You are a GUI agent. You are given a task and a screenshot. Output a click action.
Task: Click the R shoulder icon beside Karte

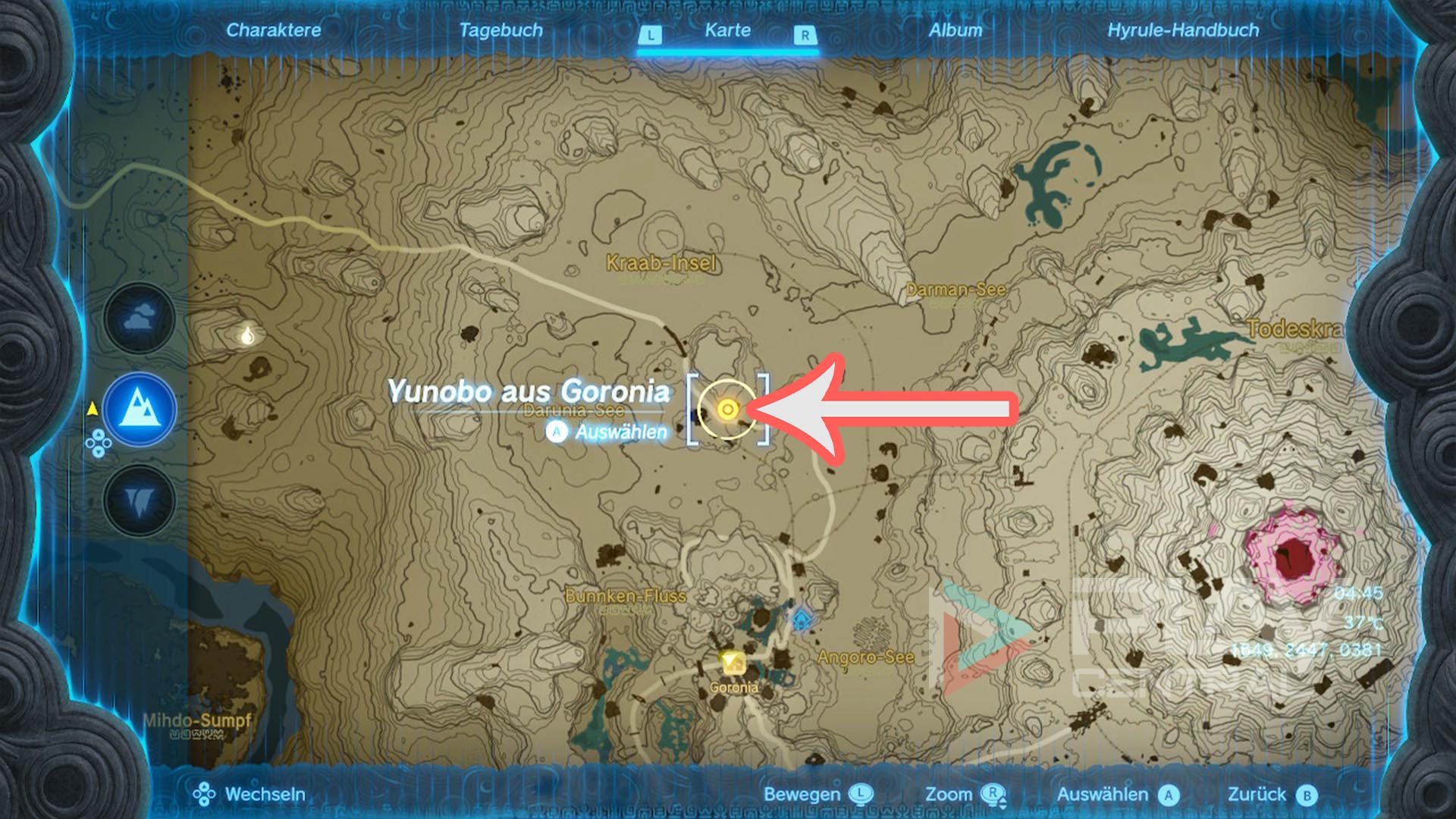(x=805, y=33)
